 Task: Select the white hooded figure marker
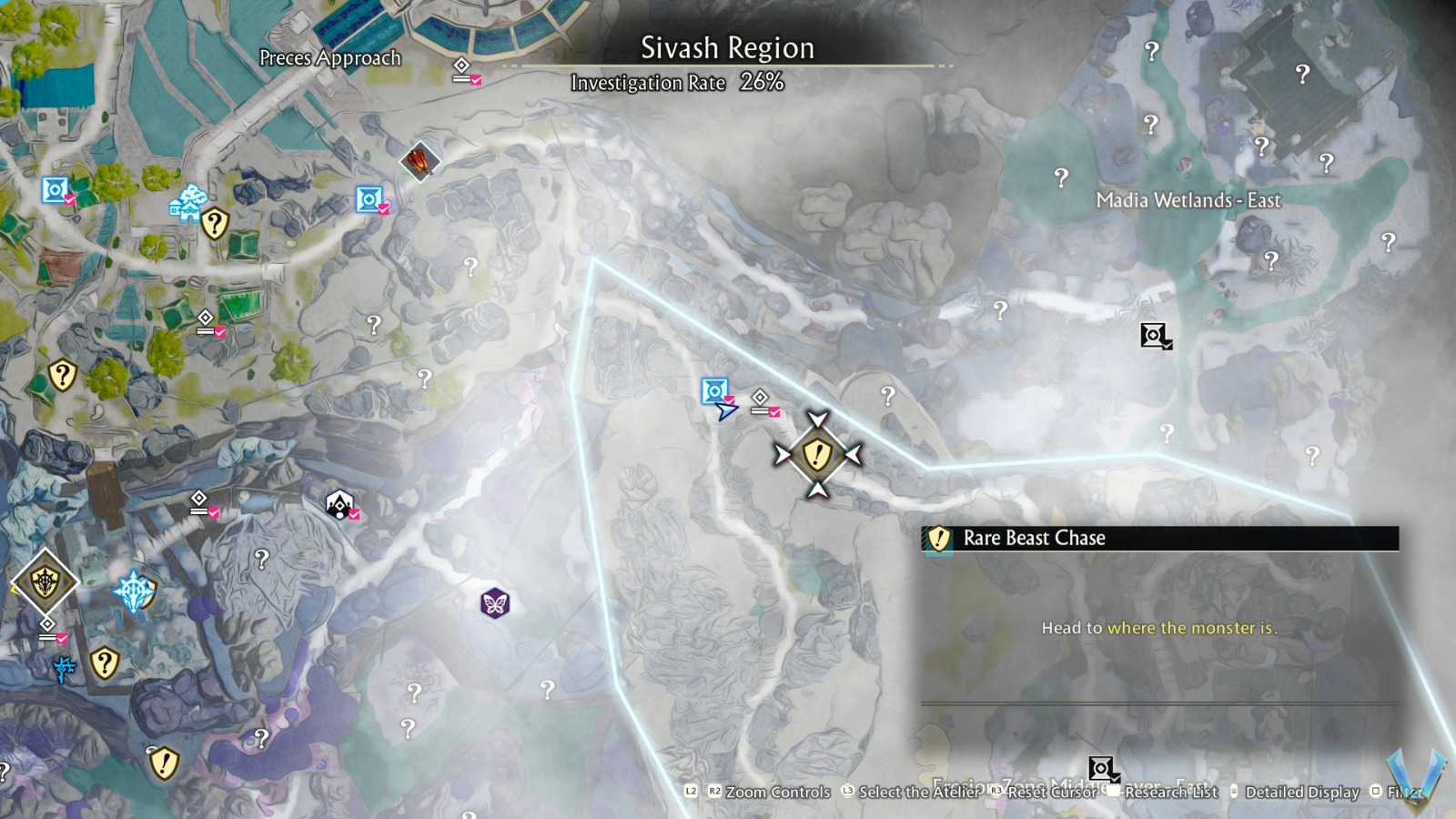pyautogui.click(x=339, y=503)
